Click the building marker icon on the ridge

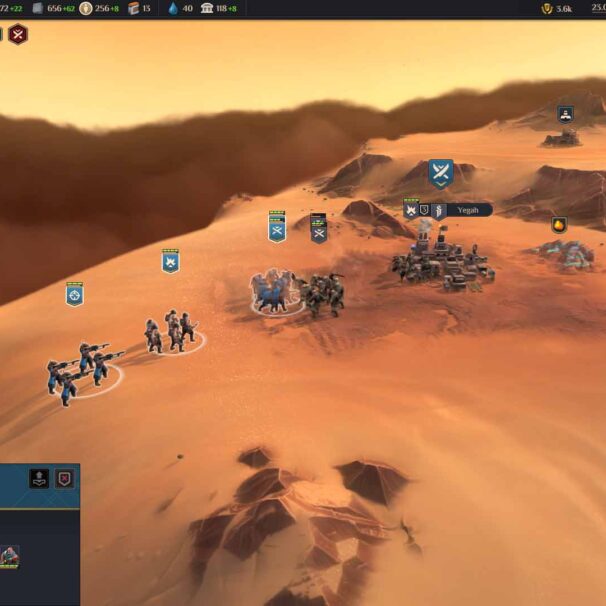tap(566, 114)
